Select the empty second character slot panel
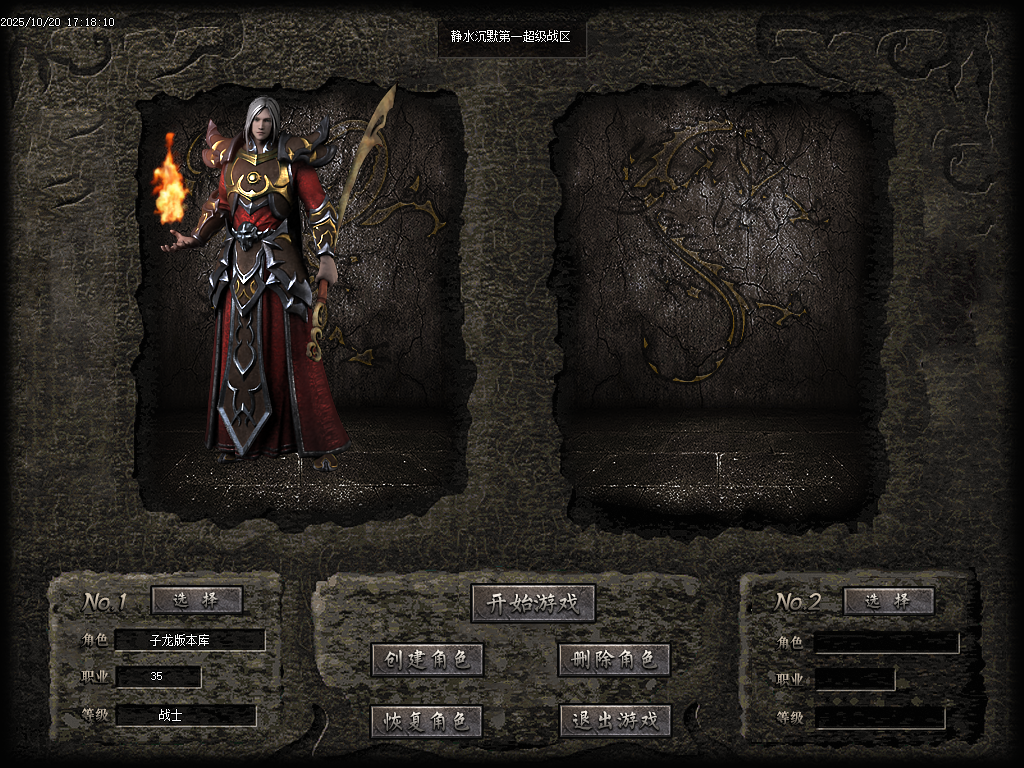The height and width of the screenshot is (768, 1024). (715, 300)
